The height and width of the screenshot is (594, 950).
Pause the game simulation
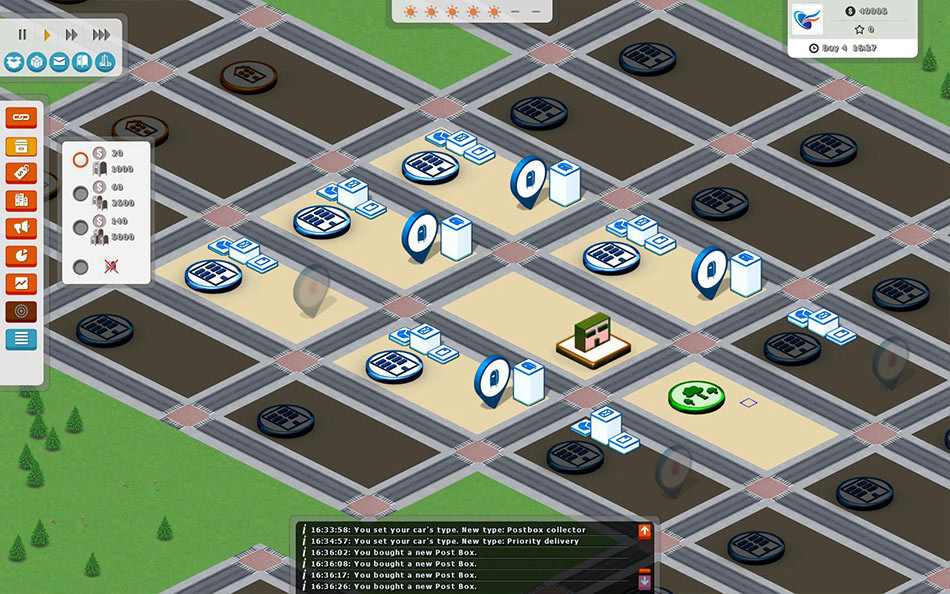pyautogui.click(x=22, y=35)
